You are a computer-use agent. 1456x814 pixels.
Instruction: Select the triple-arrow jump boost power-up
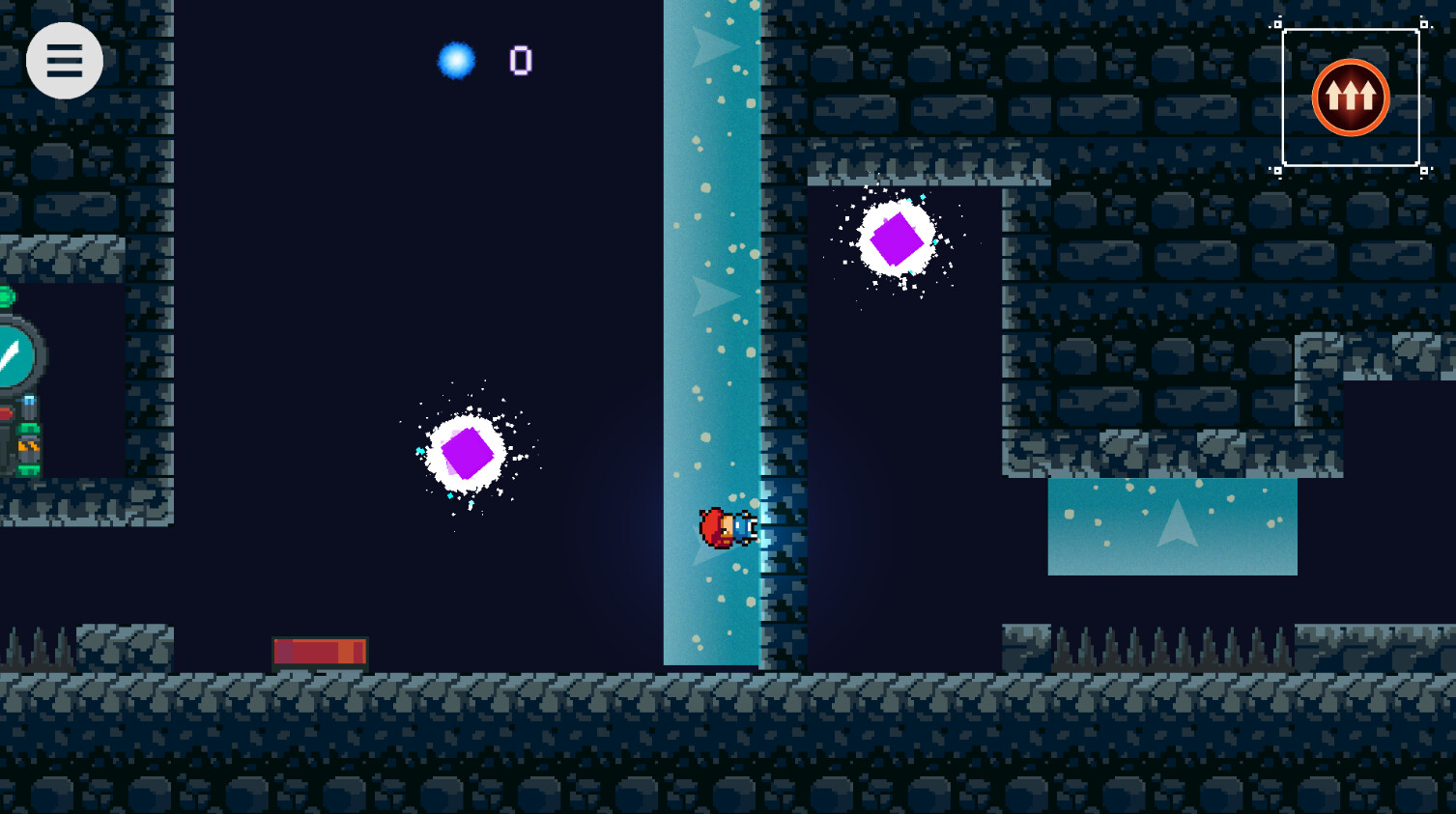click(x=1352, y=96)
